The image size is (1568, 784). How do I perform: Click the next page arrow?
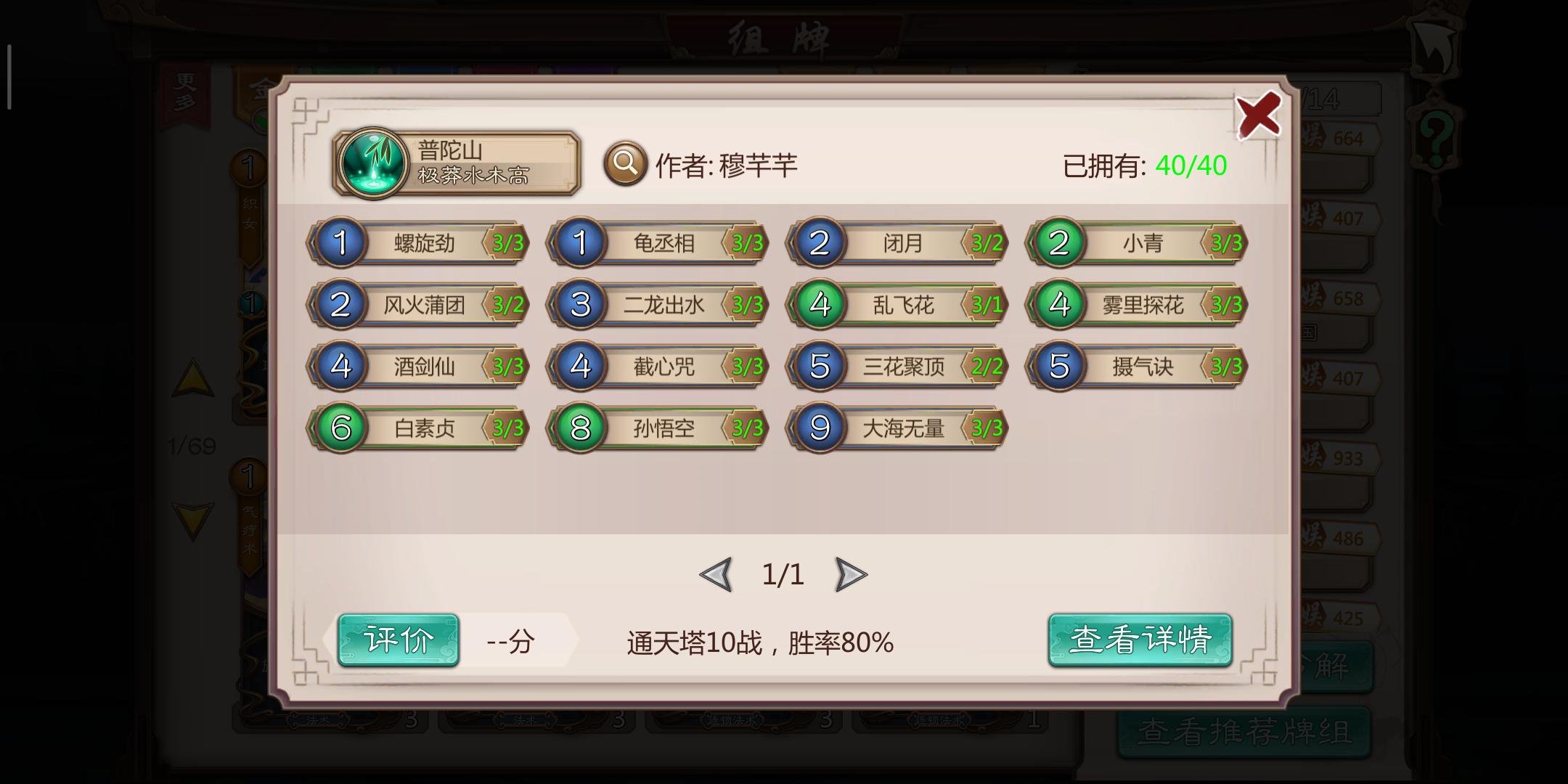(852, 573)
